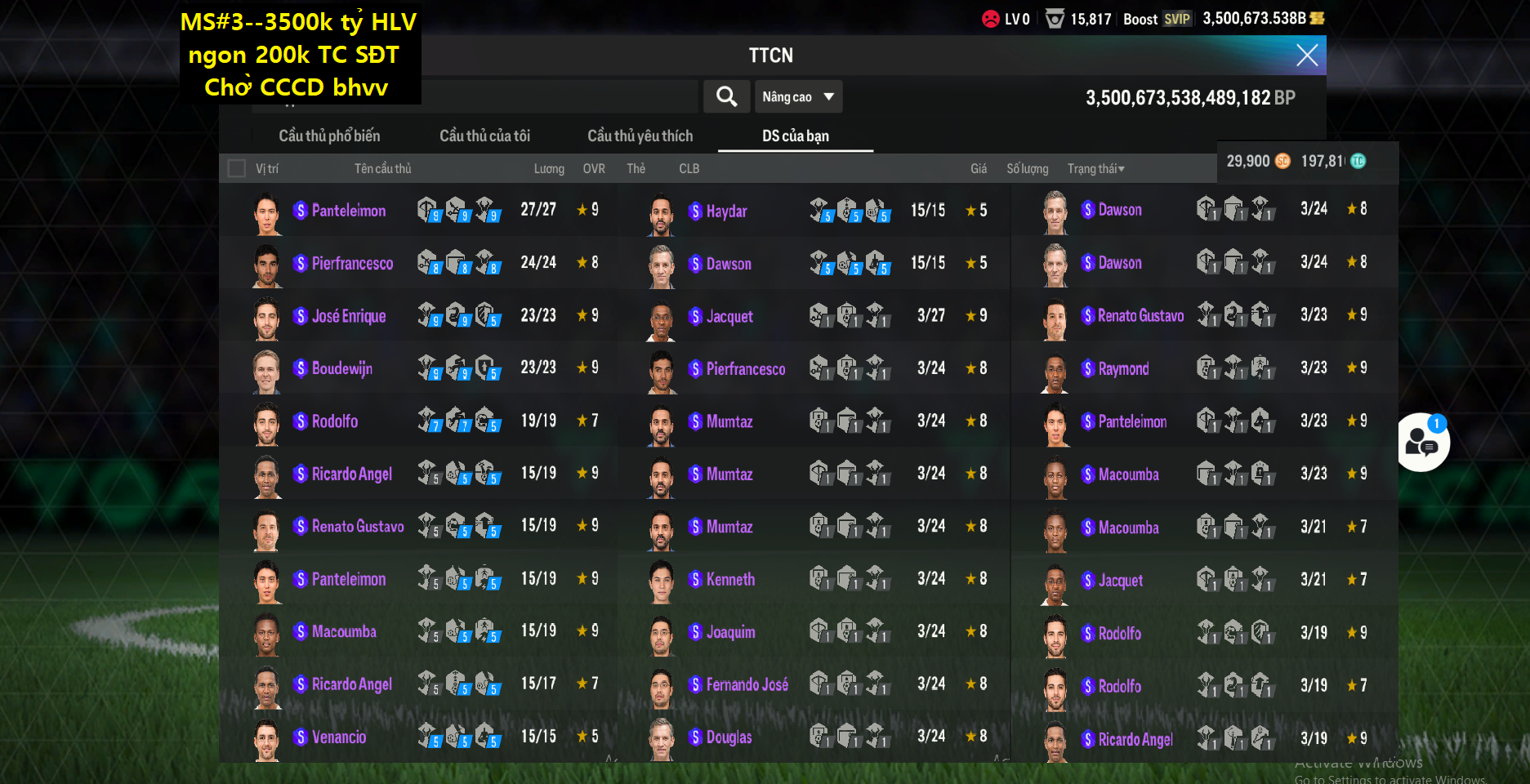Viewport: 1530px width, 784px height.
Task: Select the search magnifier icon
Action: (x=726, y=96)
